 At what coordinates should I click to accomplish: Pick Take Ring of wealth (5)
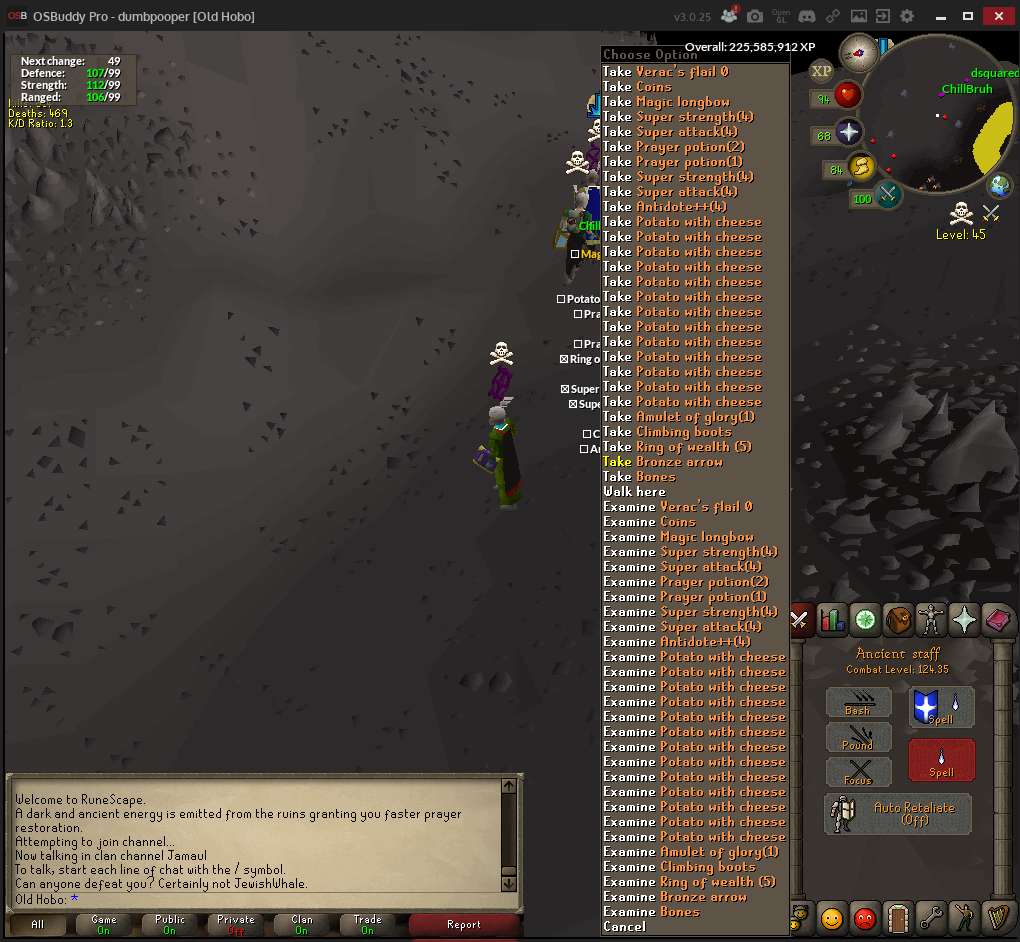(x=677, y=447)
